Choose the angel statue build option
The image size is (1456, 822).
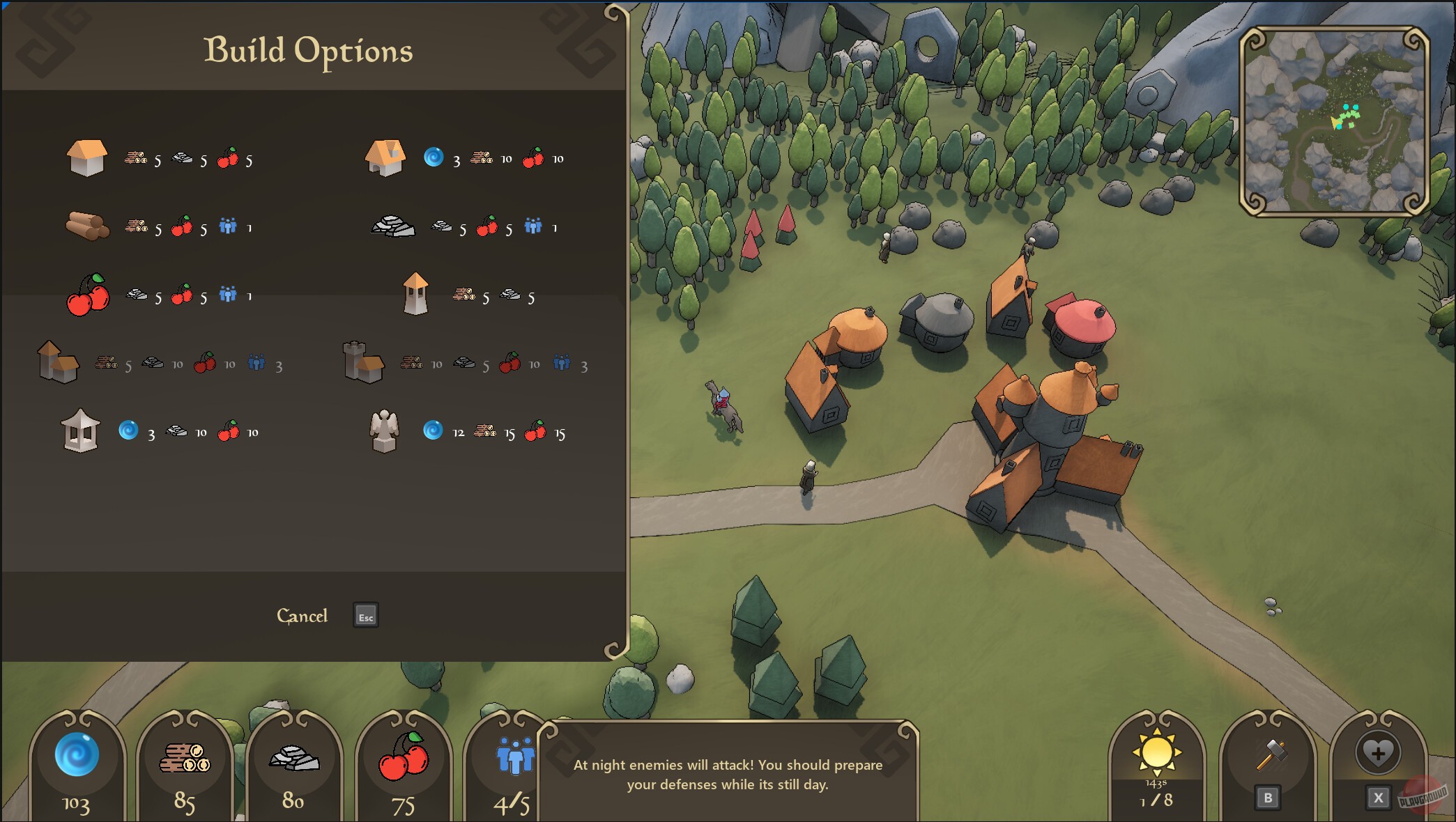click(384, 431)
